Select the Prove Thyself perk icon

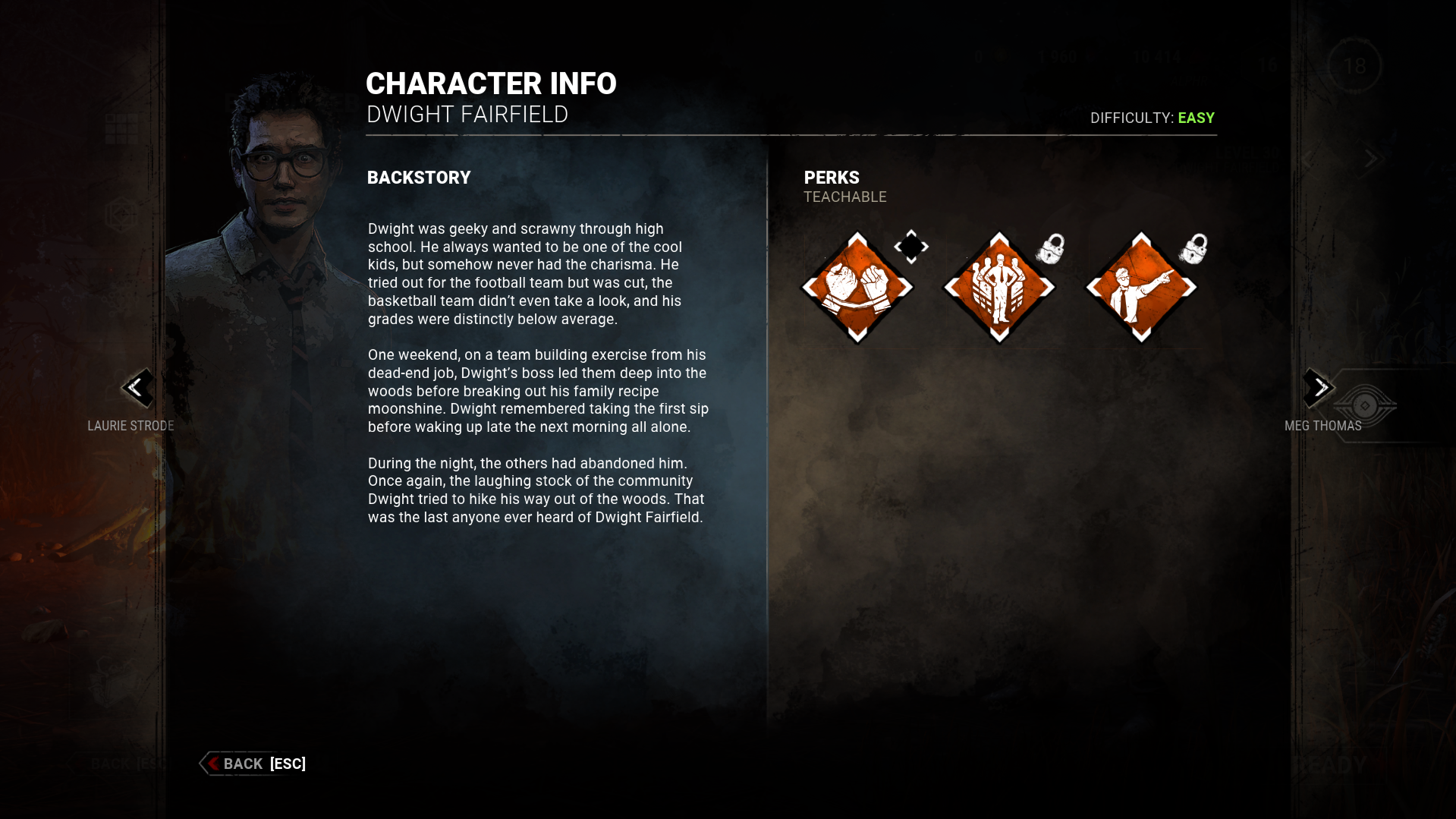(x=998, y=287)
